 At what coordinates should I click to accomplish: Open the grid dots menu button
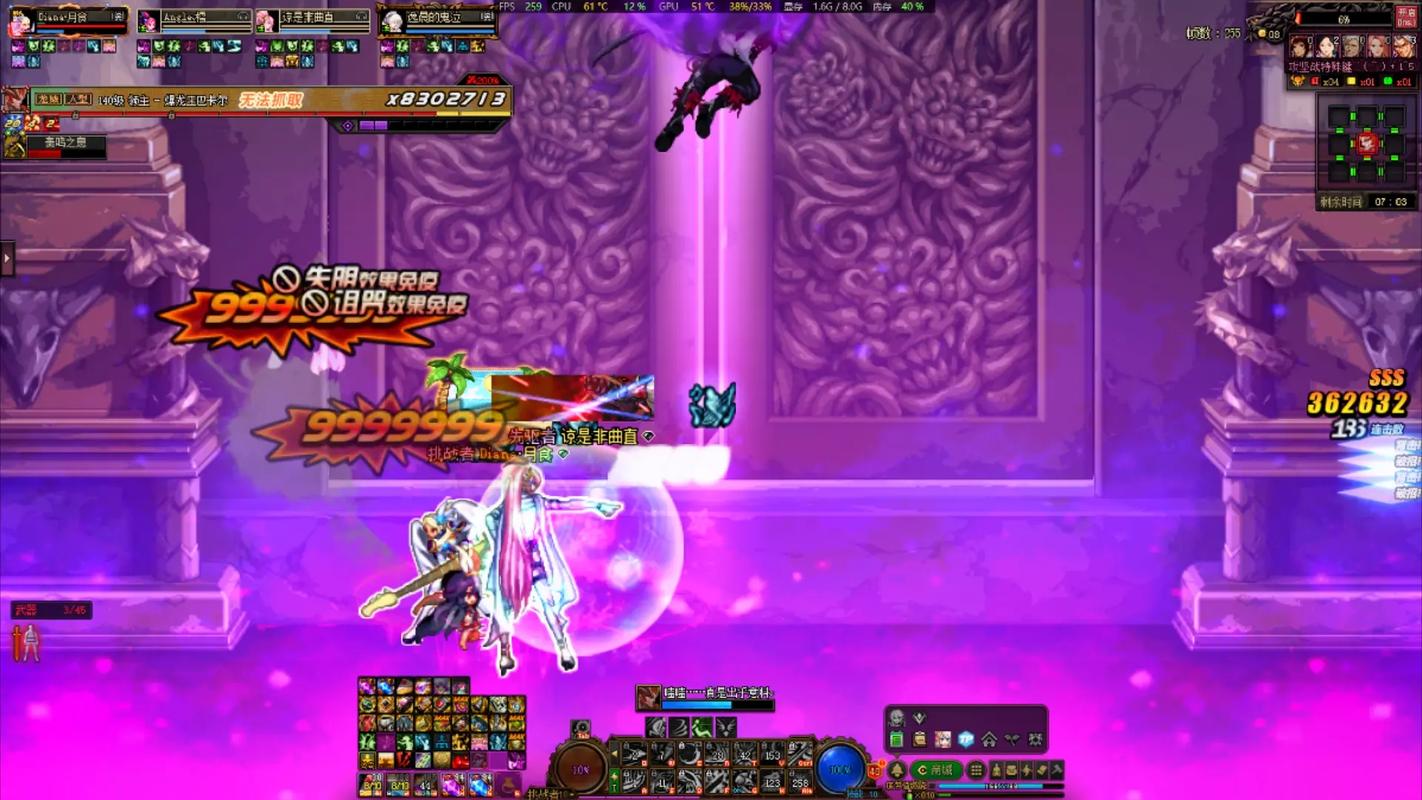(976, 769)
